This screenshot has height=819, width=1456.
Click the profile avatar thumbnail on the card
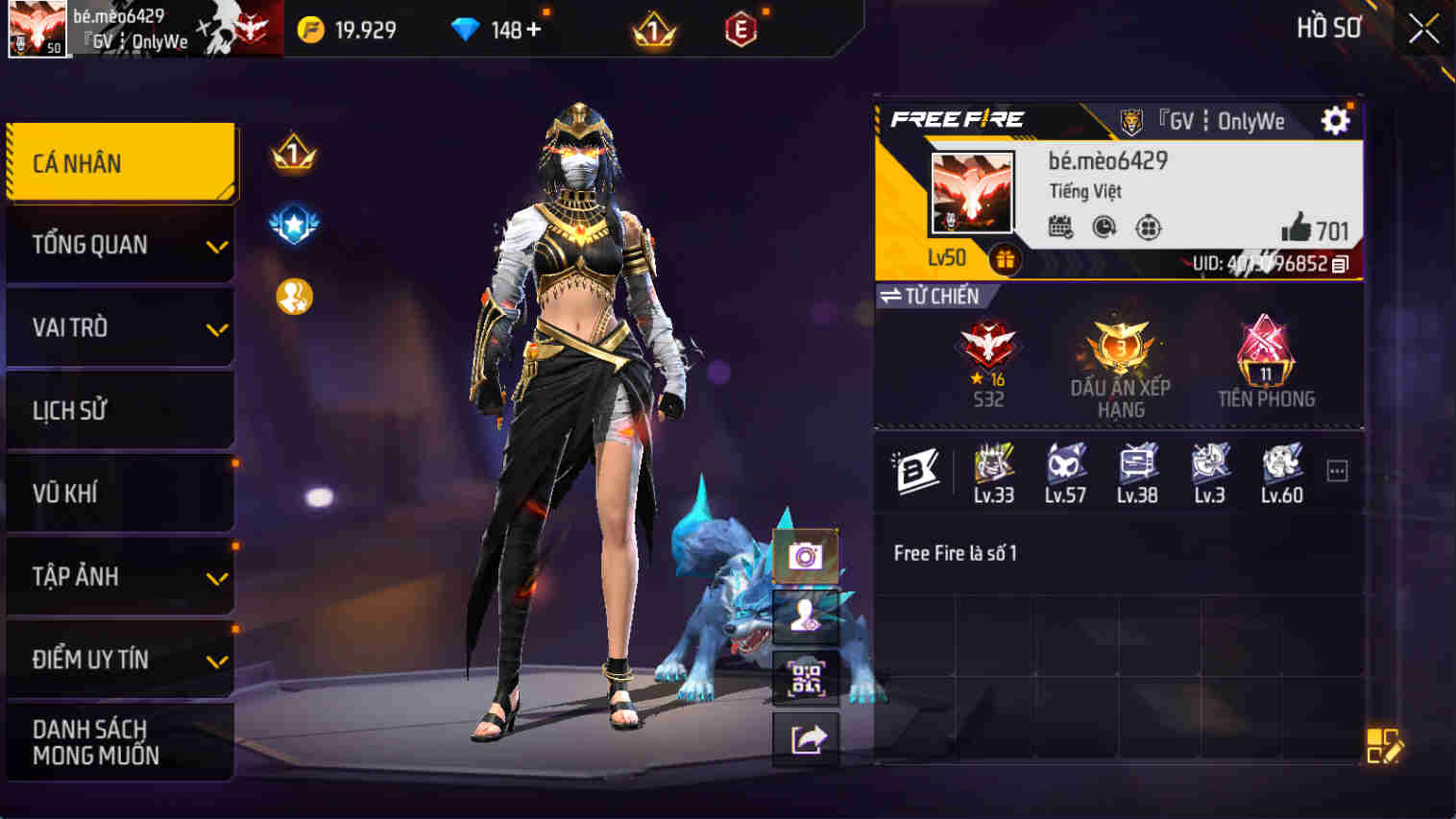972,194
